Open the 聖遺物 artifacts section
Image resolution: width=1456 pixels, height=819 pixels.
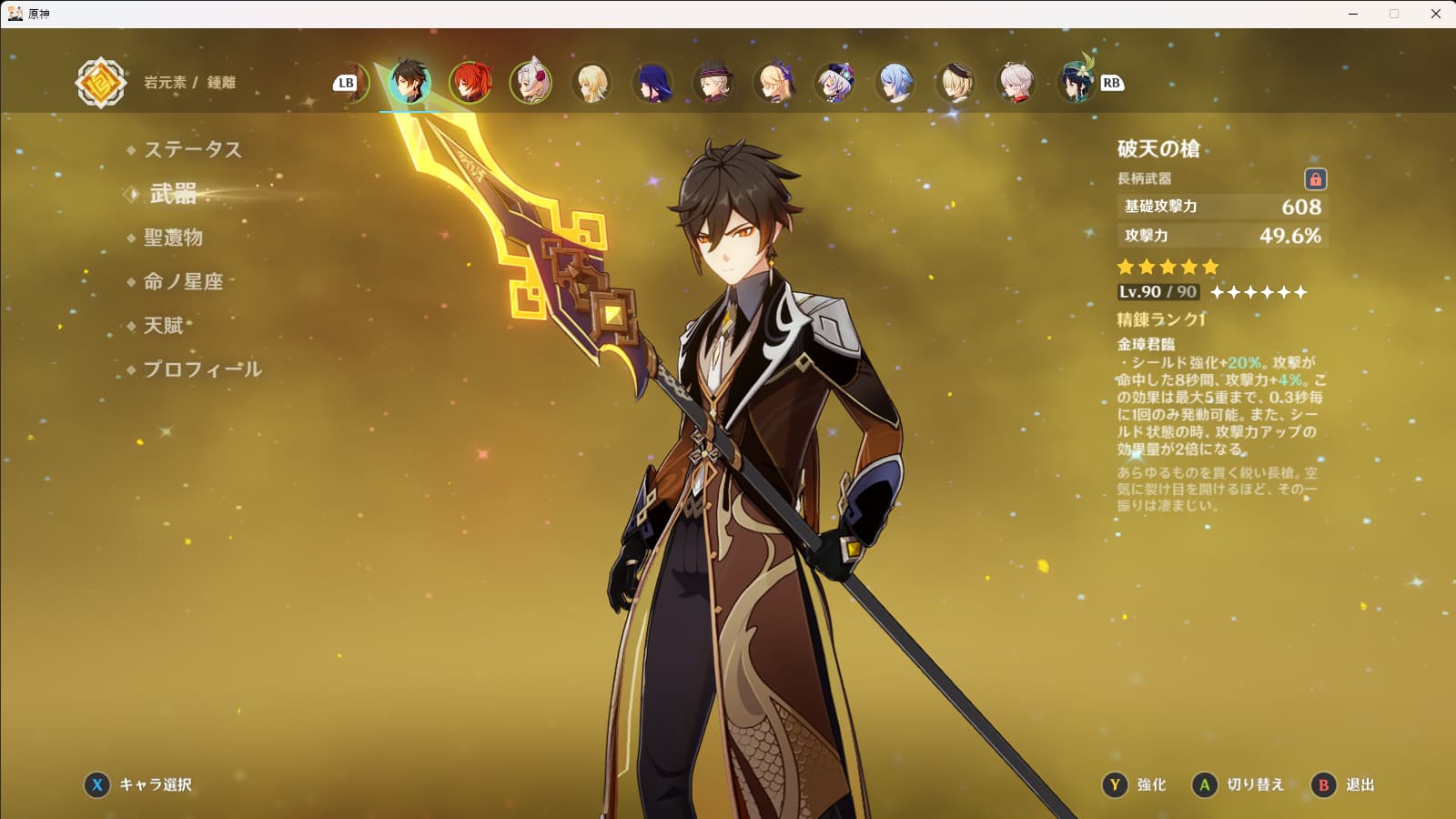[x=173, y=238]
